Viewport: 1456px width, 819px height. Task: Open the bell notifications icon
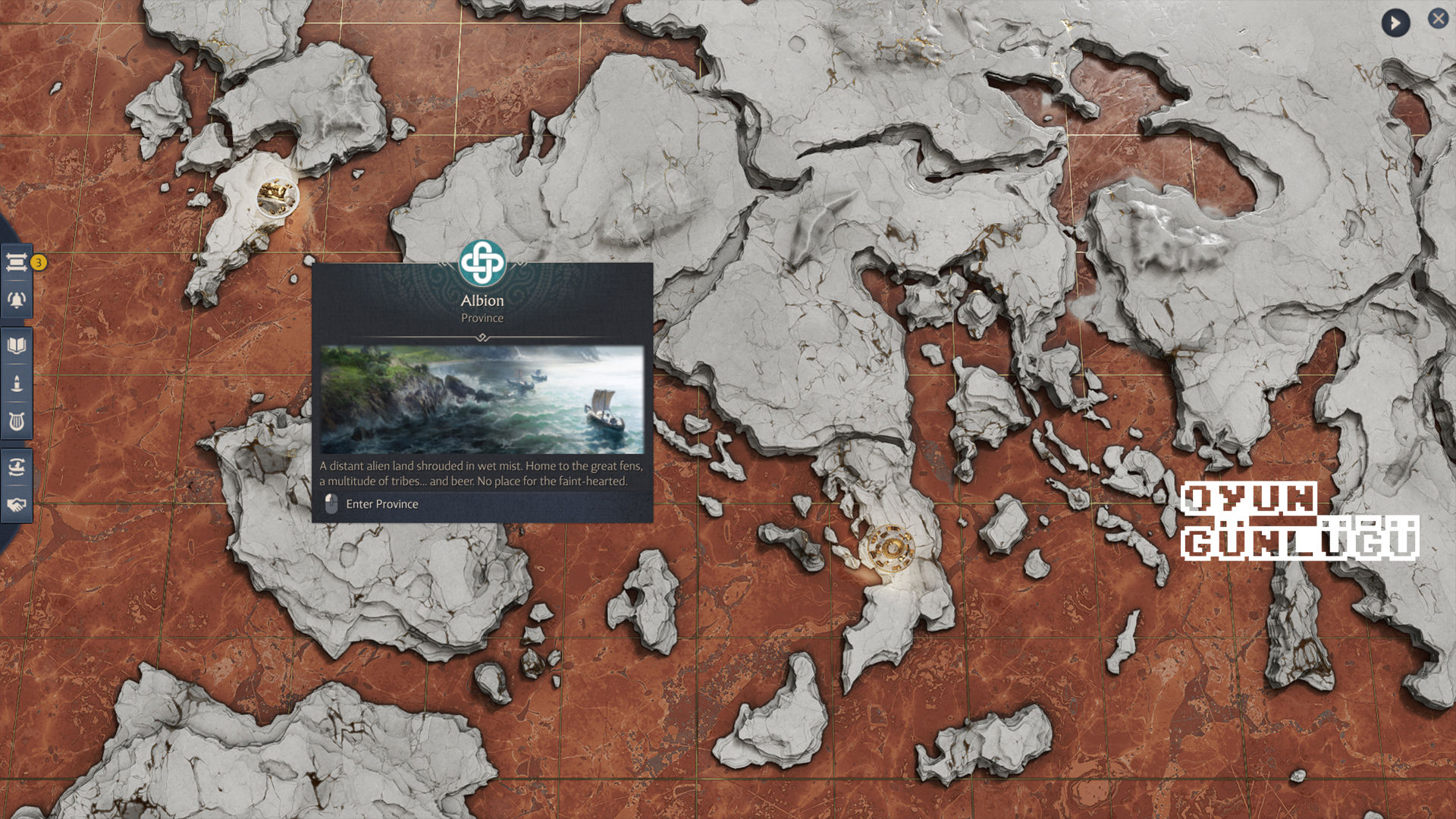[x=17, y=300]
